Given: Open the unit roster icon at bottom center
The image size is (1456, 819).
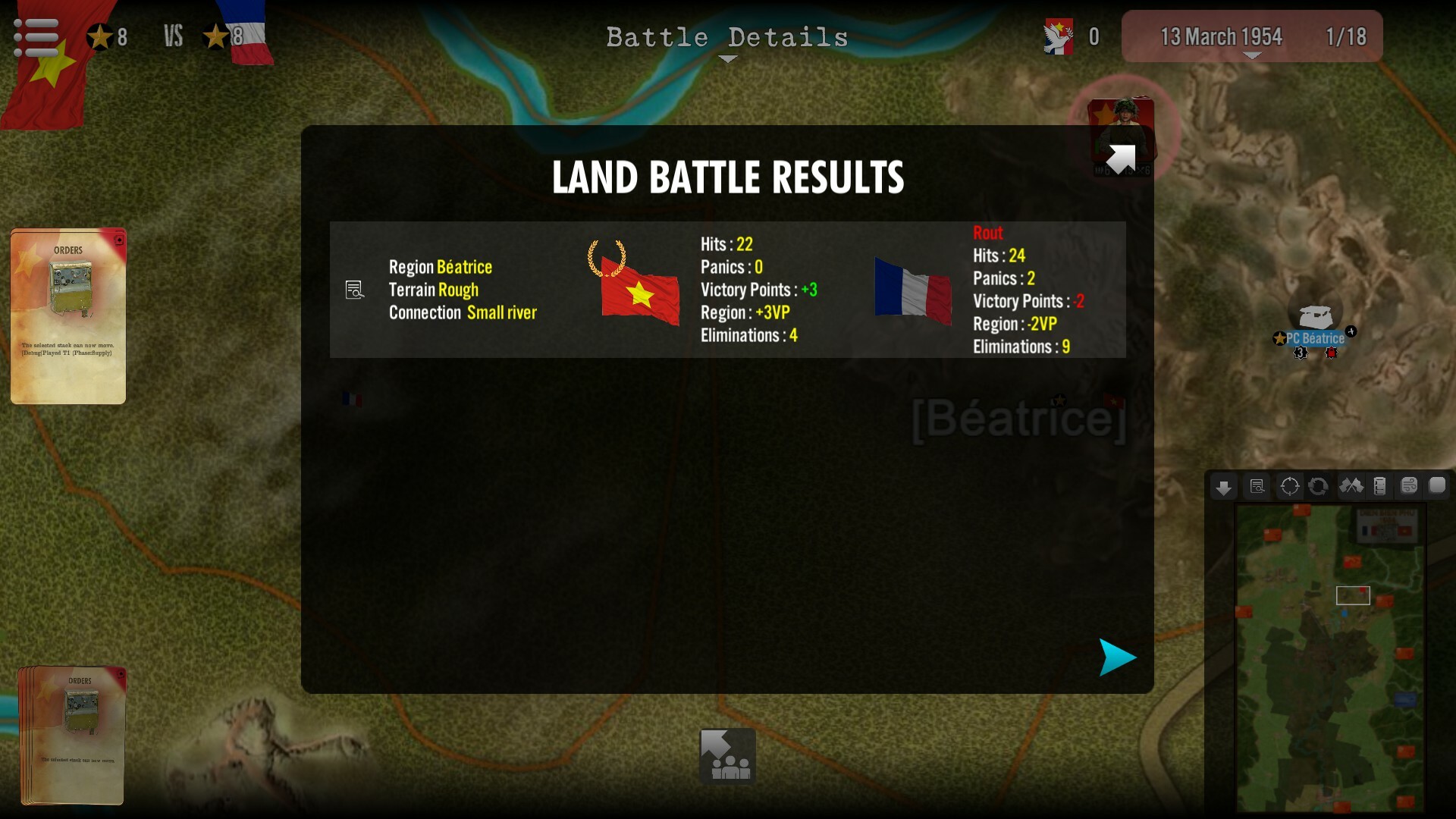Looking at the screenshot, I should [x=726, y=755].
